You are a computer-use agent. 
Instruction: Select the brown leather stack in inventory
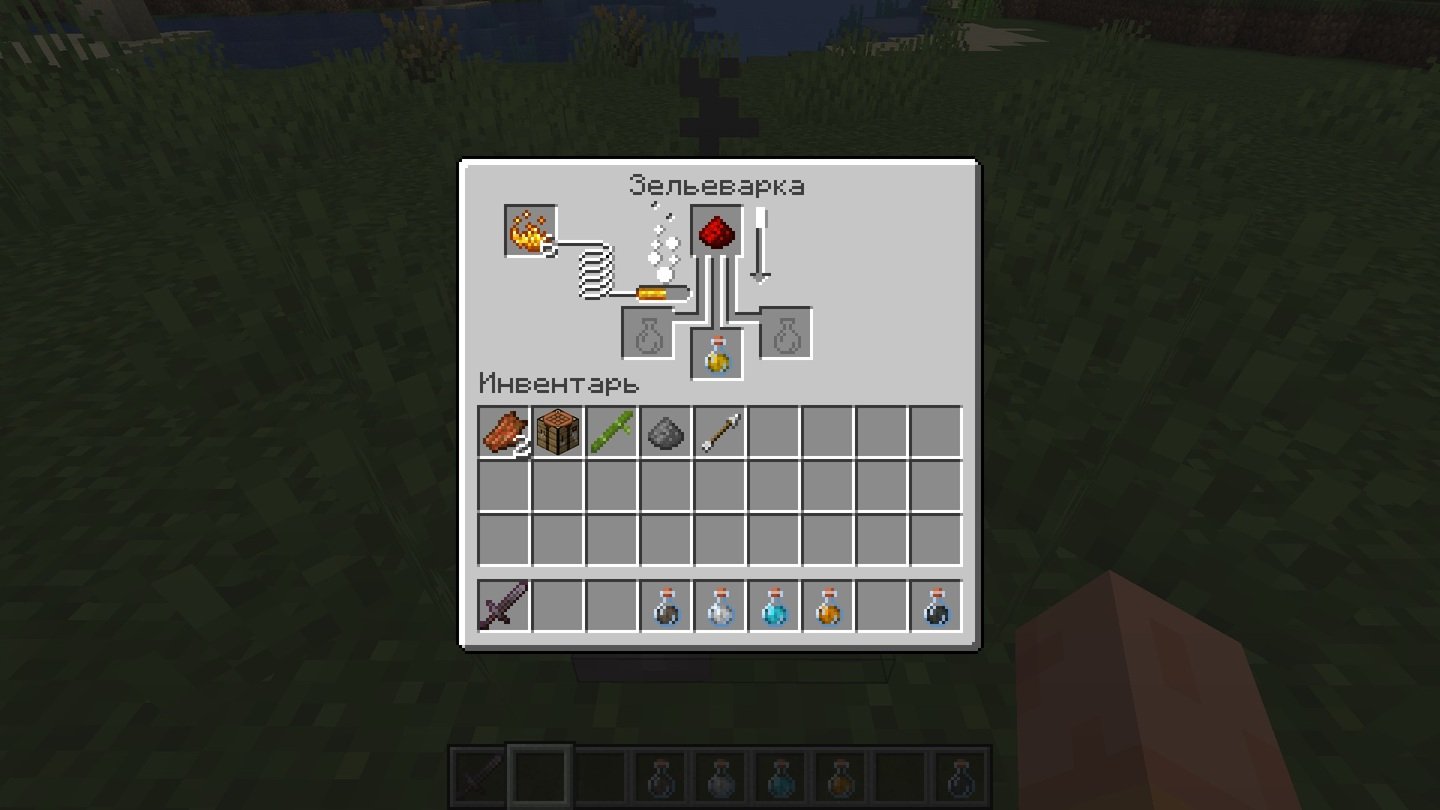[x=504, y=432]
